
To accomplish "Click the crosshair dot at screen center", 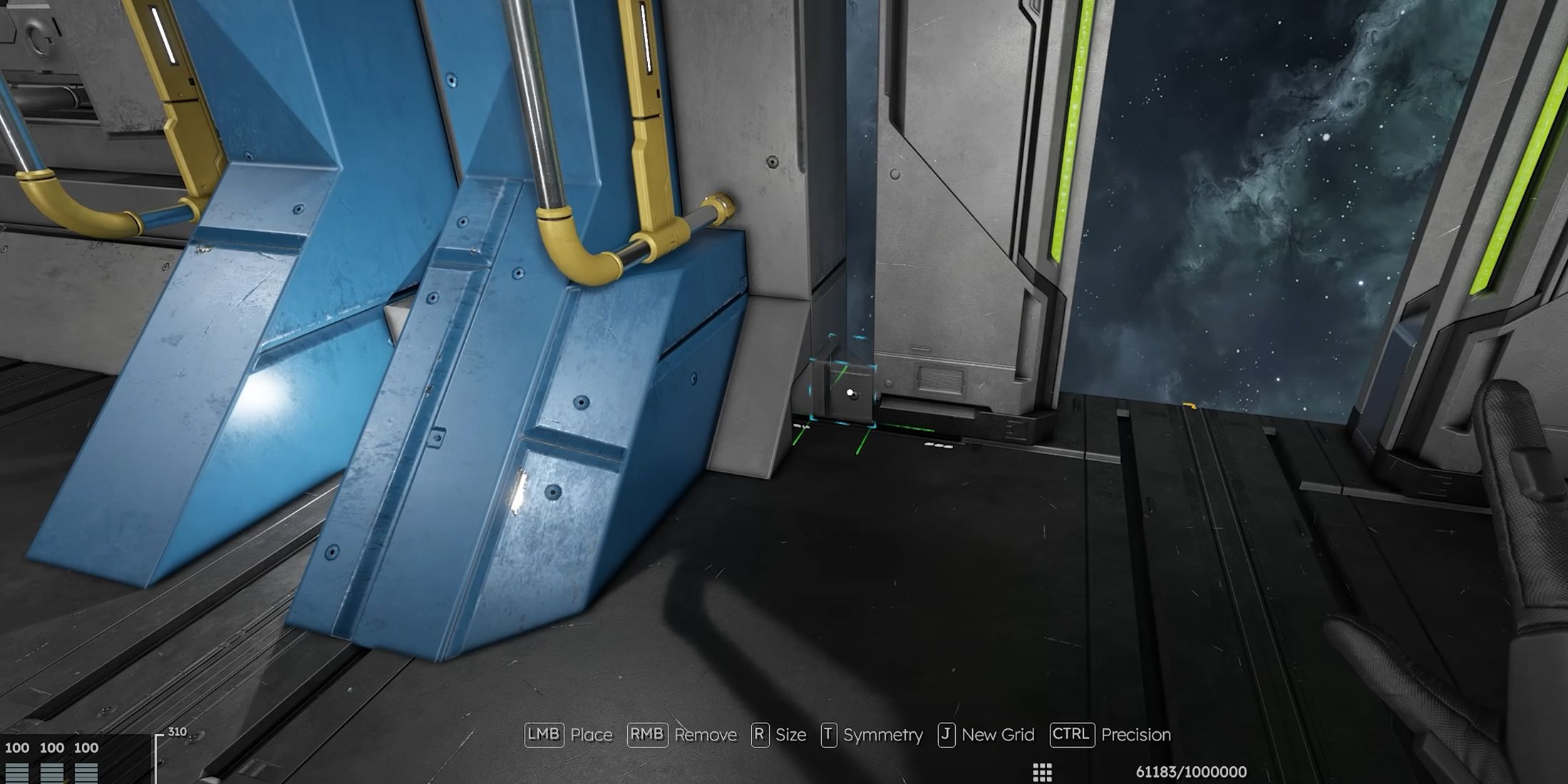I will click(850, 390).
